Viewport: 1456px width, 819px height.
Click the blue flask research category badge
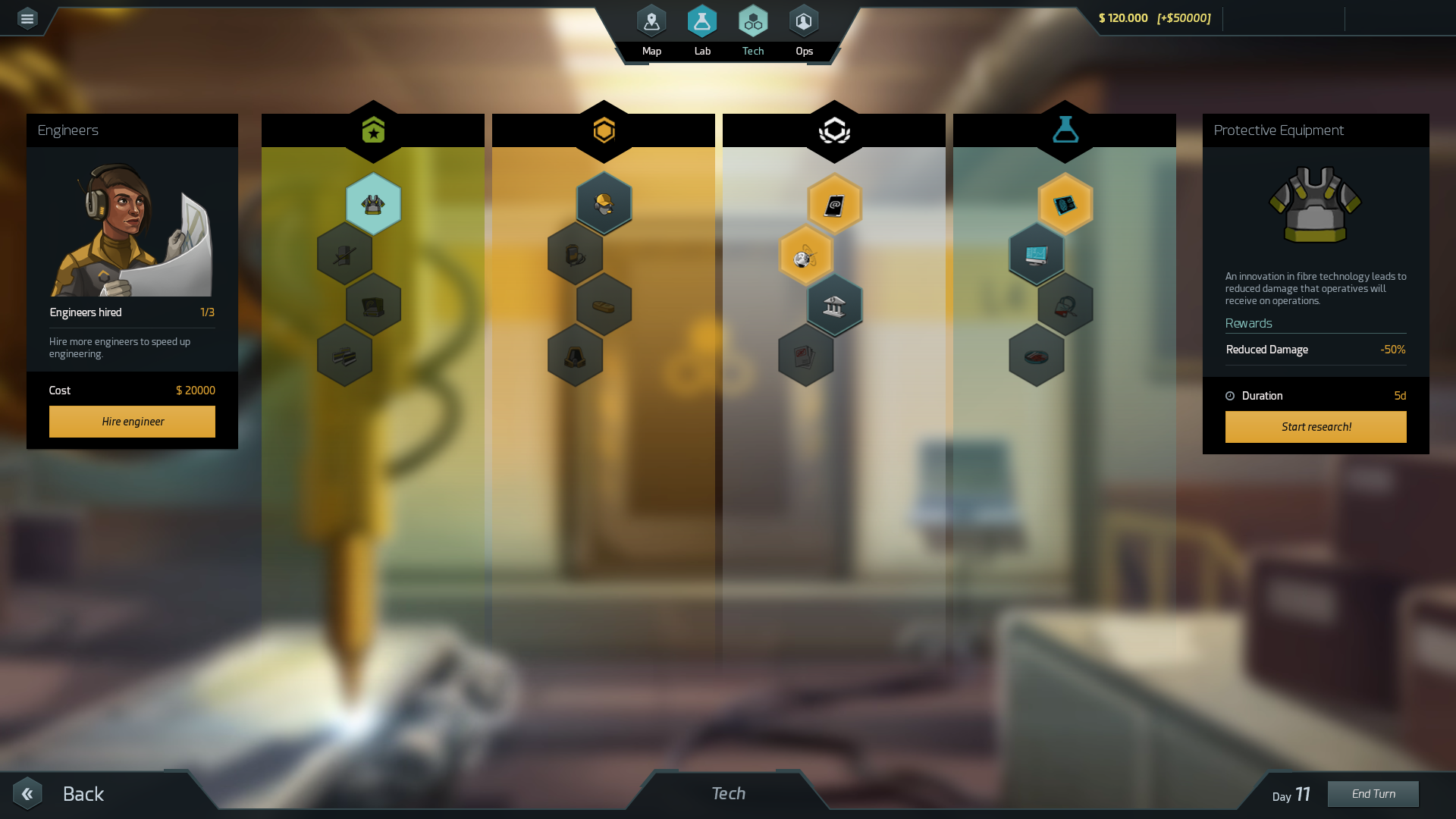pyautogui.click(x=1065, y=130)
